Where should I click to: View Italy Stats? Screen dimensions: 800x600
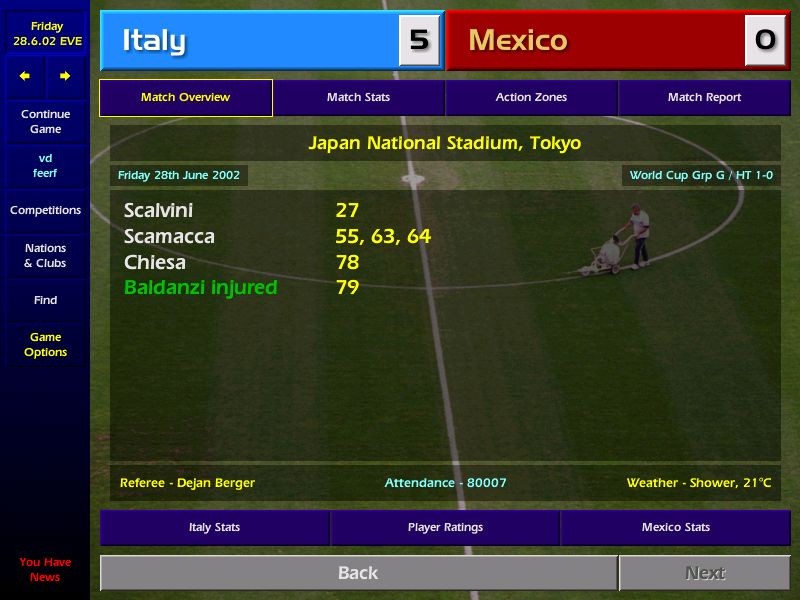pyautogui.click(x=214, y=527)
